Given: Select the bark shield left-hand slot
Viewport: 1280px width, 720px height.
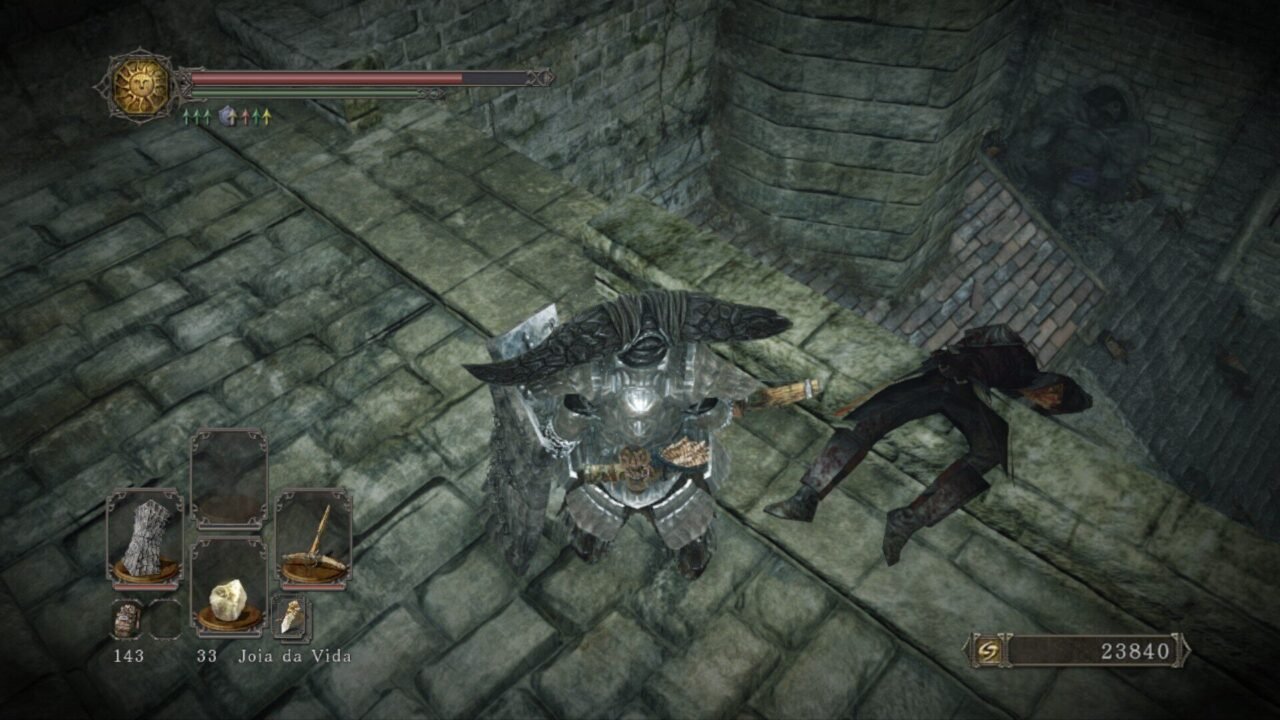Looking at the screenshot, I should (144, 537).
